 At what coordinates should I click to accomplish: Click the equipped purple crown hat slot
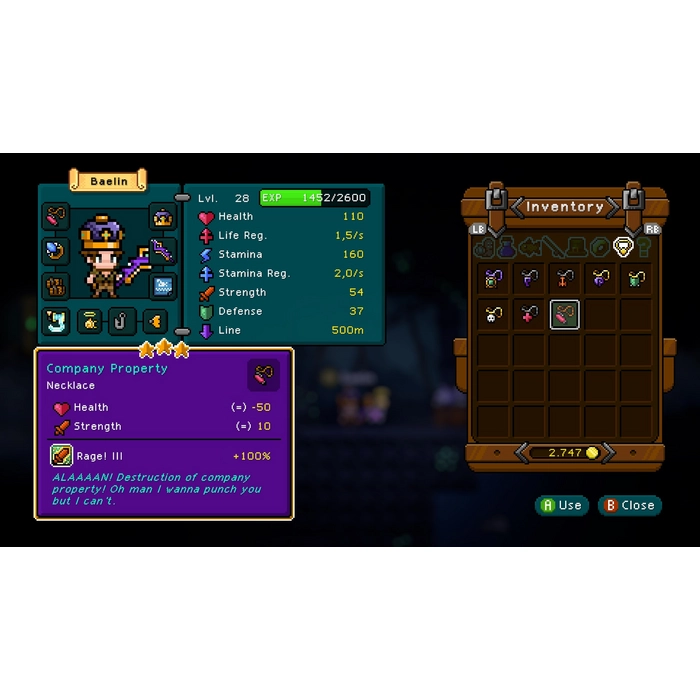point(163,217)
